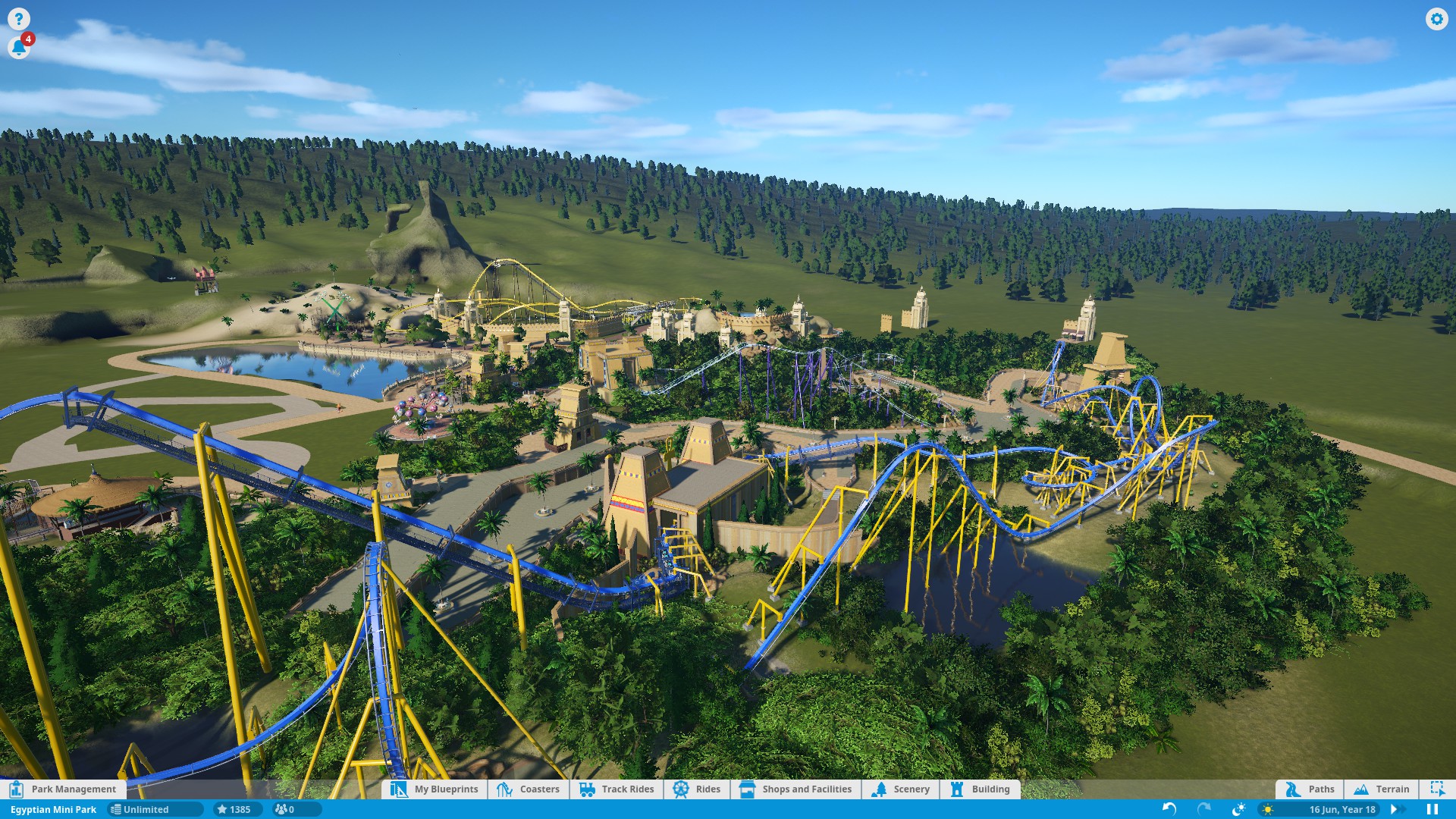Activate the Paths tool
This screenshot has width=1456, height=819.
(x=1310, y=789)
